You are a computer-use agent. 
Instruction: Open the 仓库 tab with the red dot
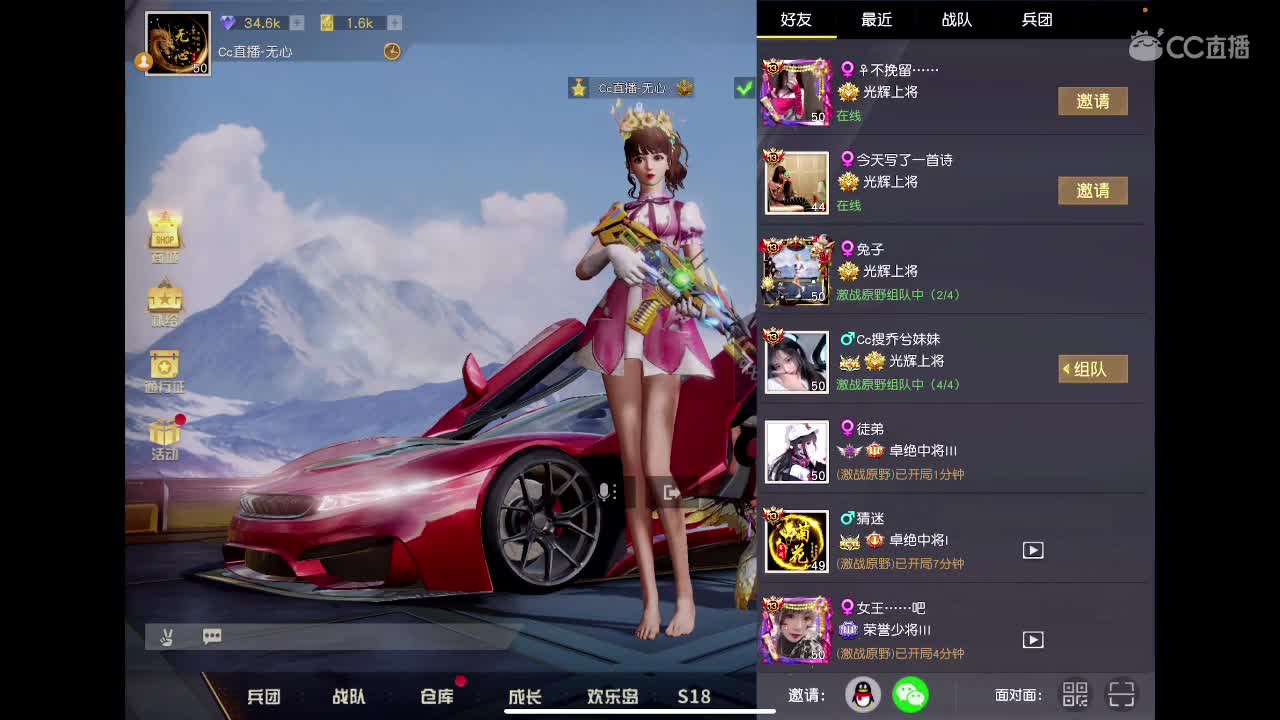click(436, 697)
